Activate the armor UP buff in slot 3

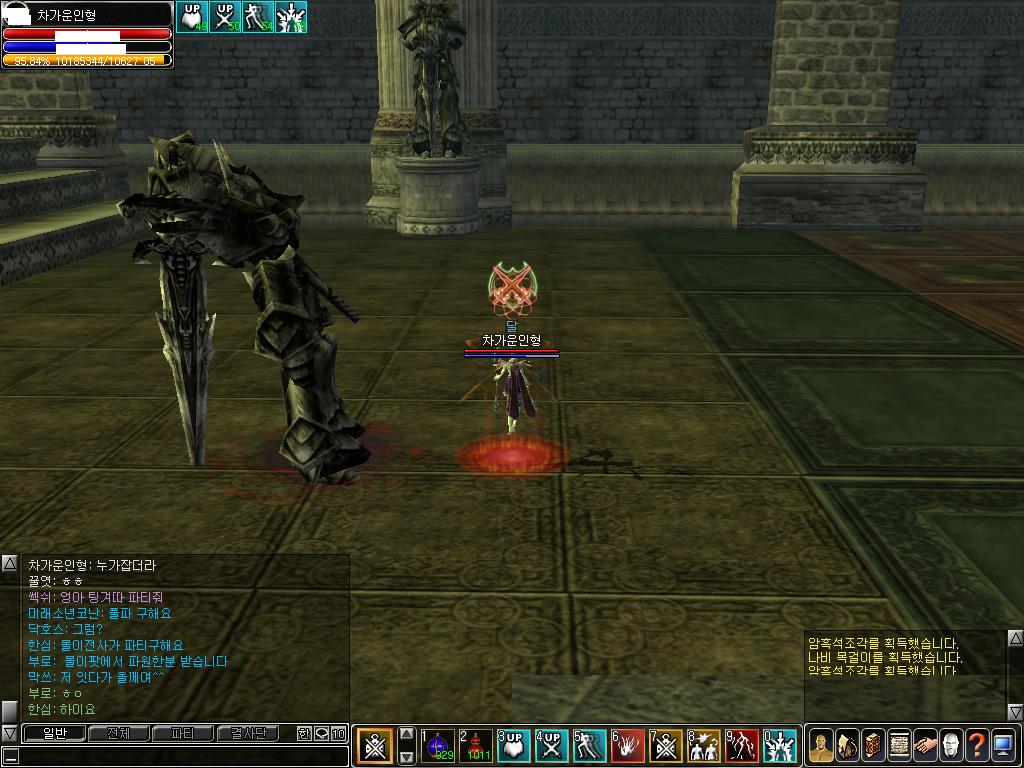[x=514, y=746]
